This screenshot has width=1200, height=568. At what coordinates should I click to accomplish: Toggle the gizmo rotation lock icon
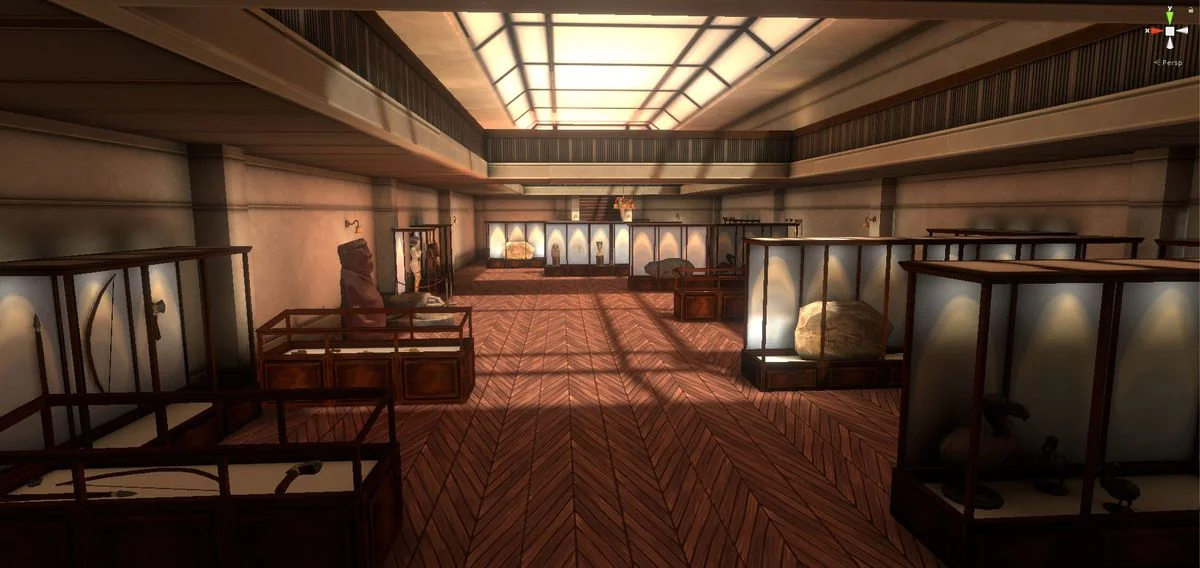tap(1190, 8)
